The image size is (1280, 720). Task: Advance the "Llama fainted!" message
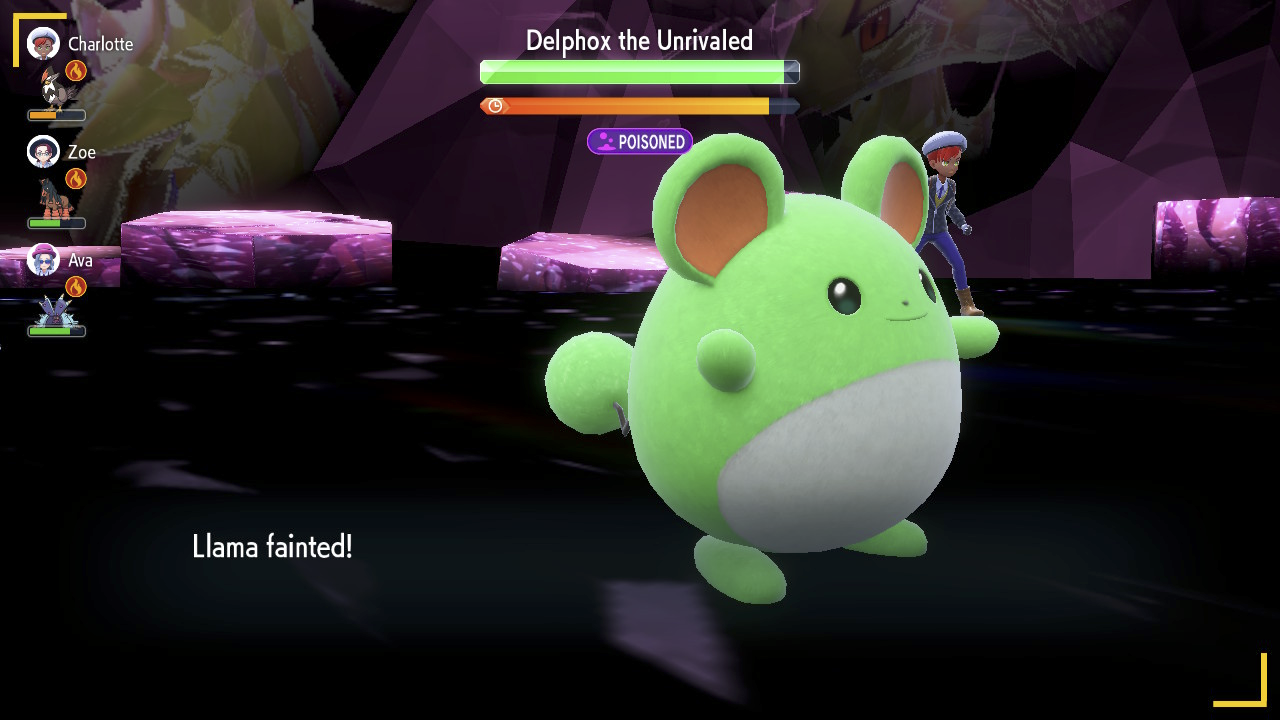(272, 547)
